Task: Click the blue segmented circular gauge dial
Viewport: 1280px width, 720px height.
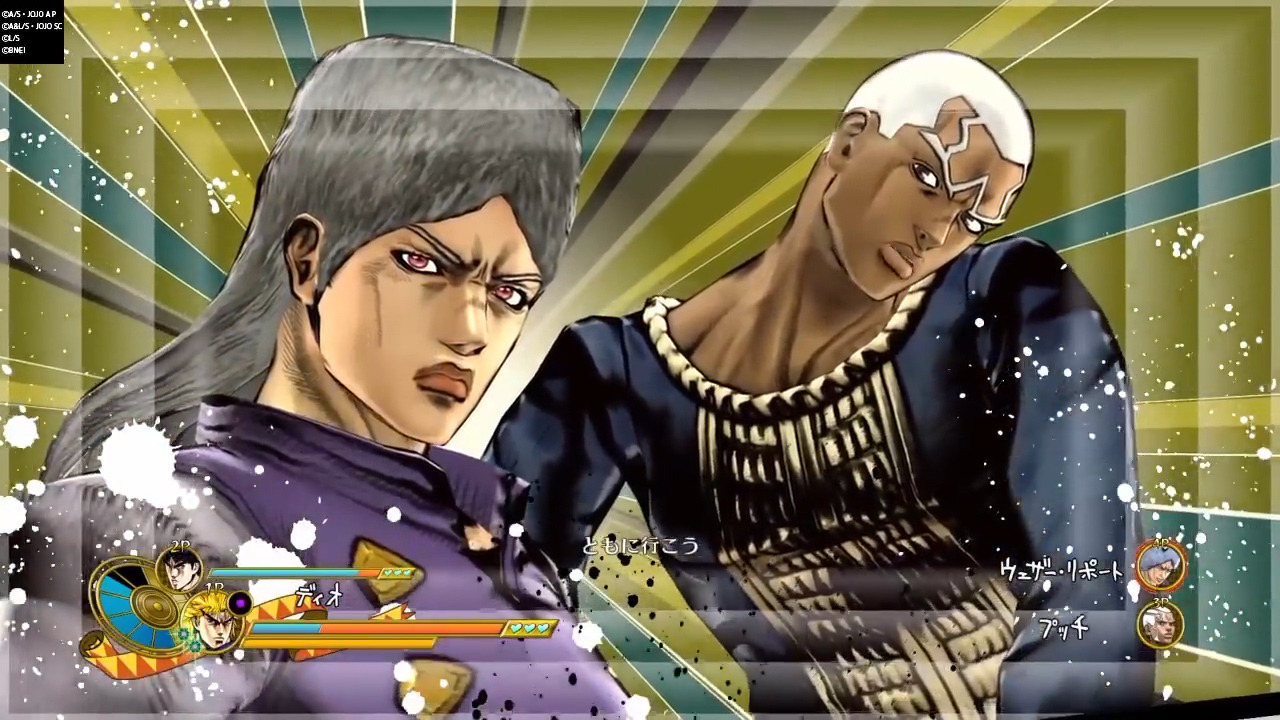Action: point(128,605)
